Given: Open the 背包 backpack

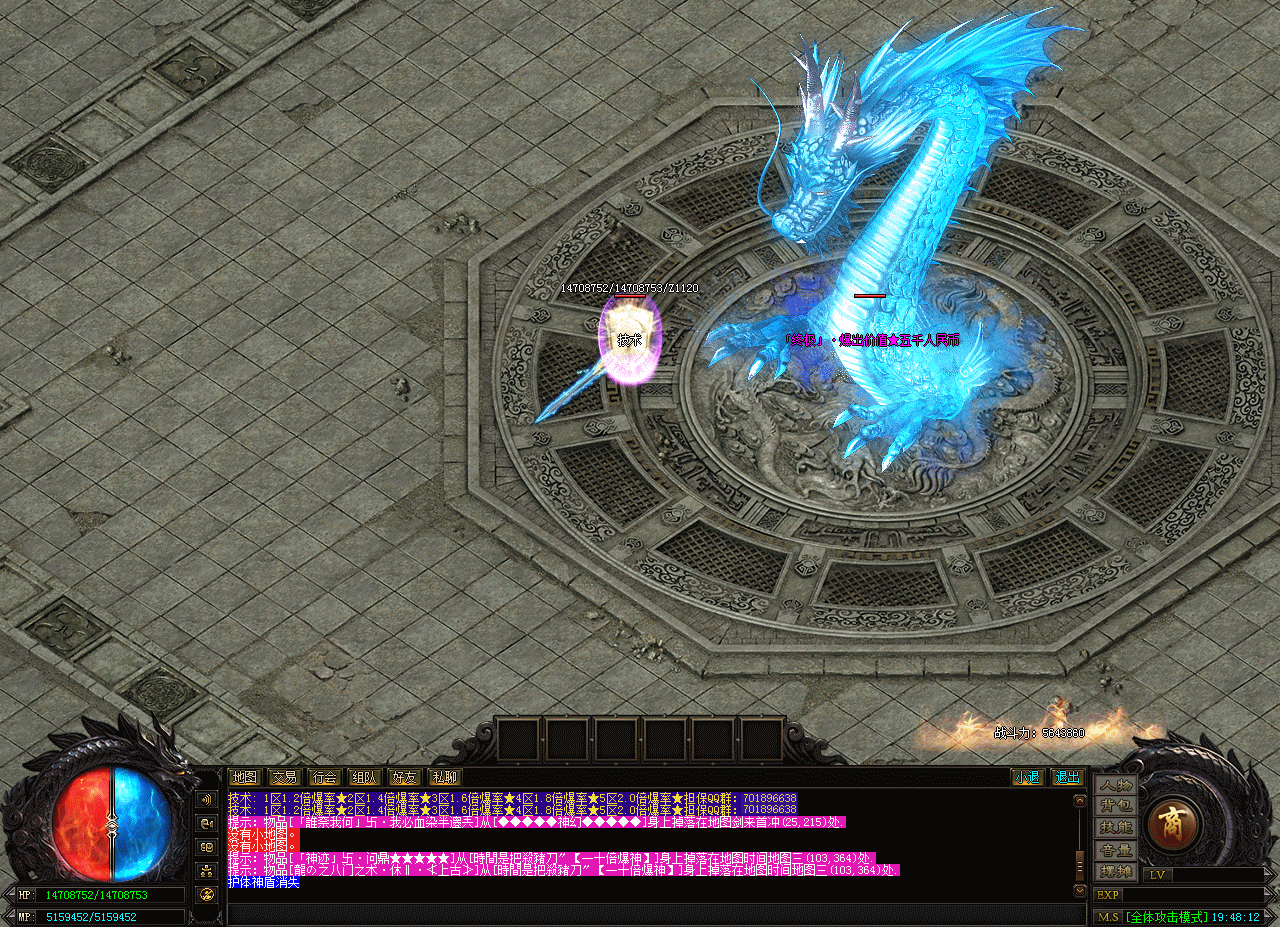Looking at the screenshot, I should coord(1115,806).
